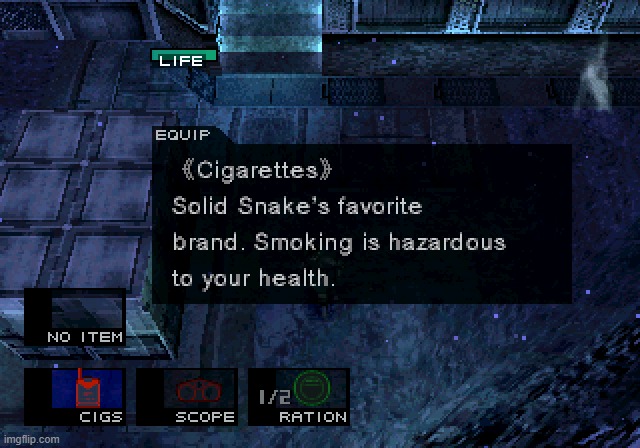640x448 pixels.
Task: Select the CIGS item slot
Action: pos(89,394)
